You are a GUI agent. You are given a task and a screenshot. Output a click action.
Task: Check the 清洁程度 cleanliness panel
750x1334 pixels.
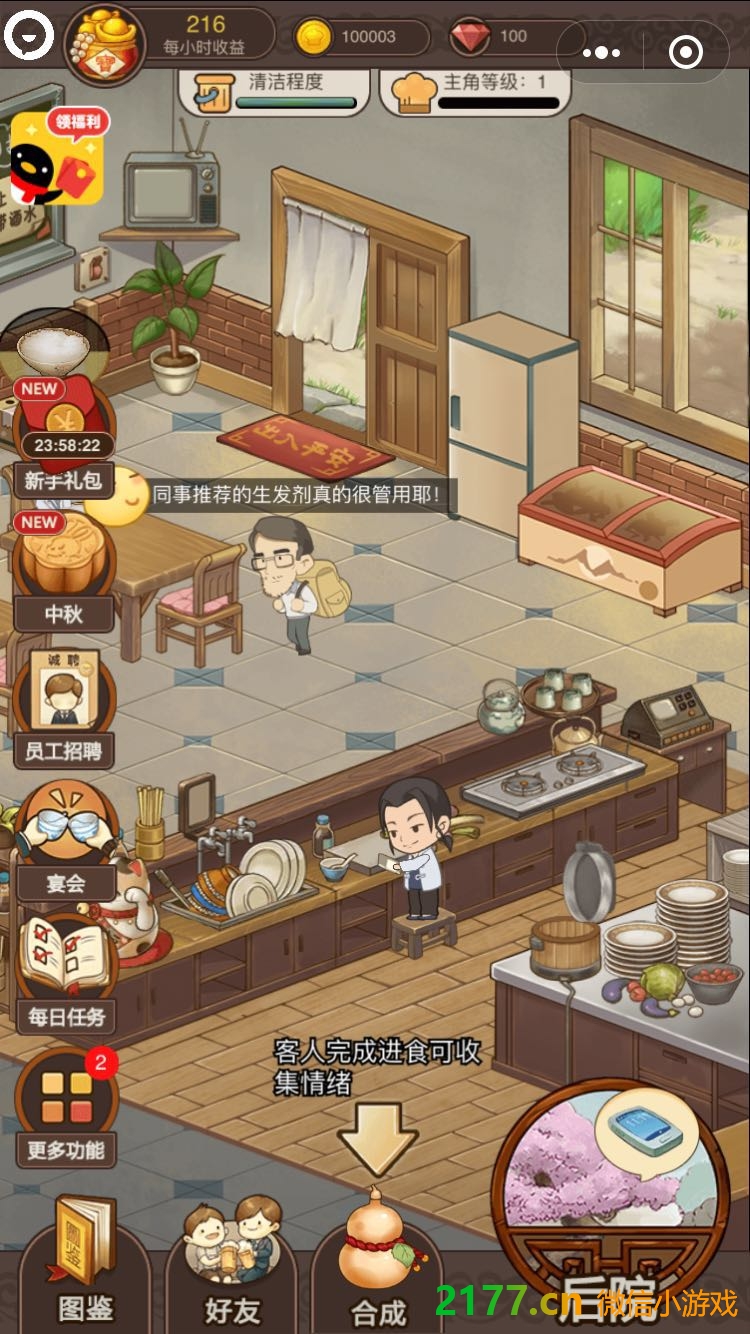(x=273, y=90)
